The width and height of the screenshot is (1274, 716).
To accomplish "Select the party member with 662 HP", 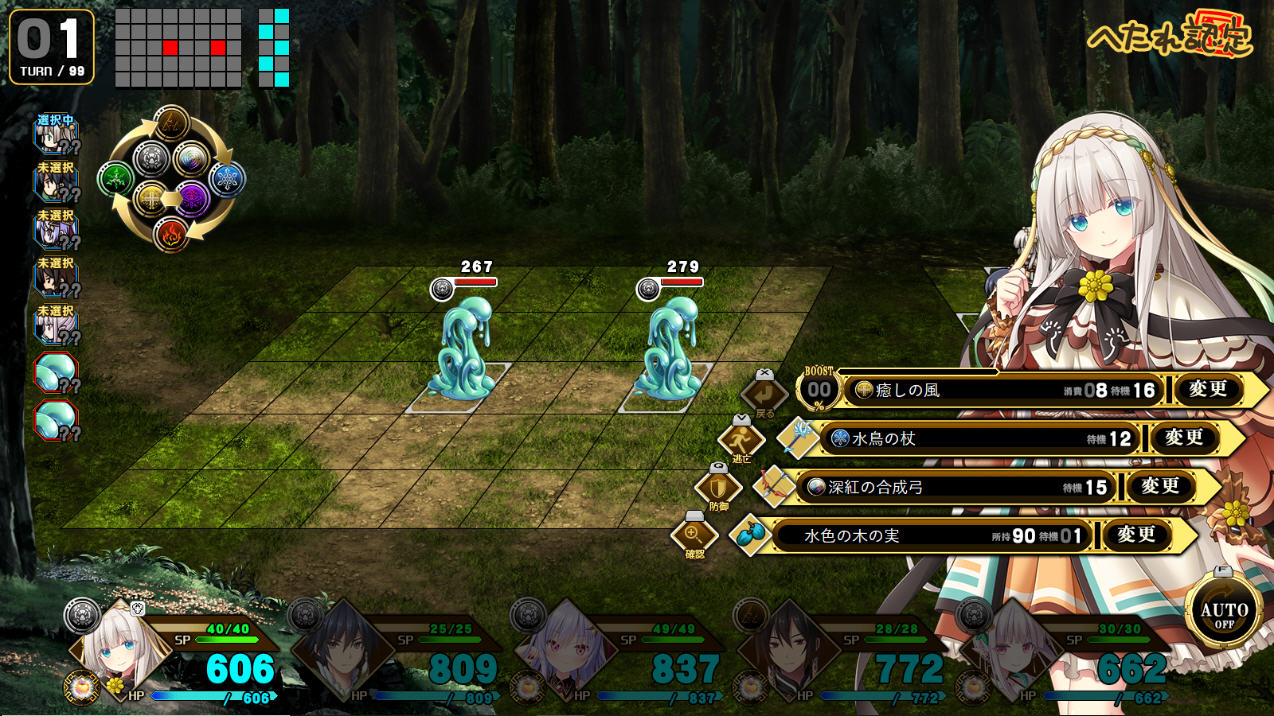I will click(x=1012, y=650).
